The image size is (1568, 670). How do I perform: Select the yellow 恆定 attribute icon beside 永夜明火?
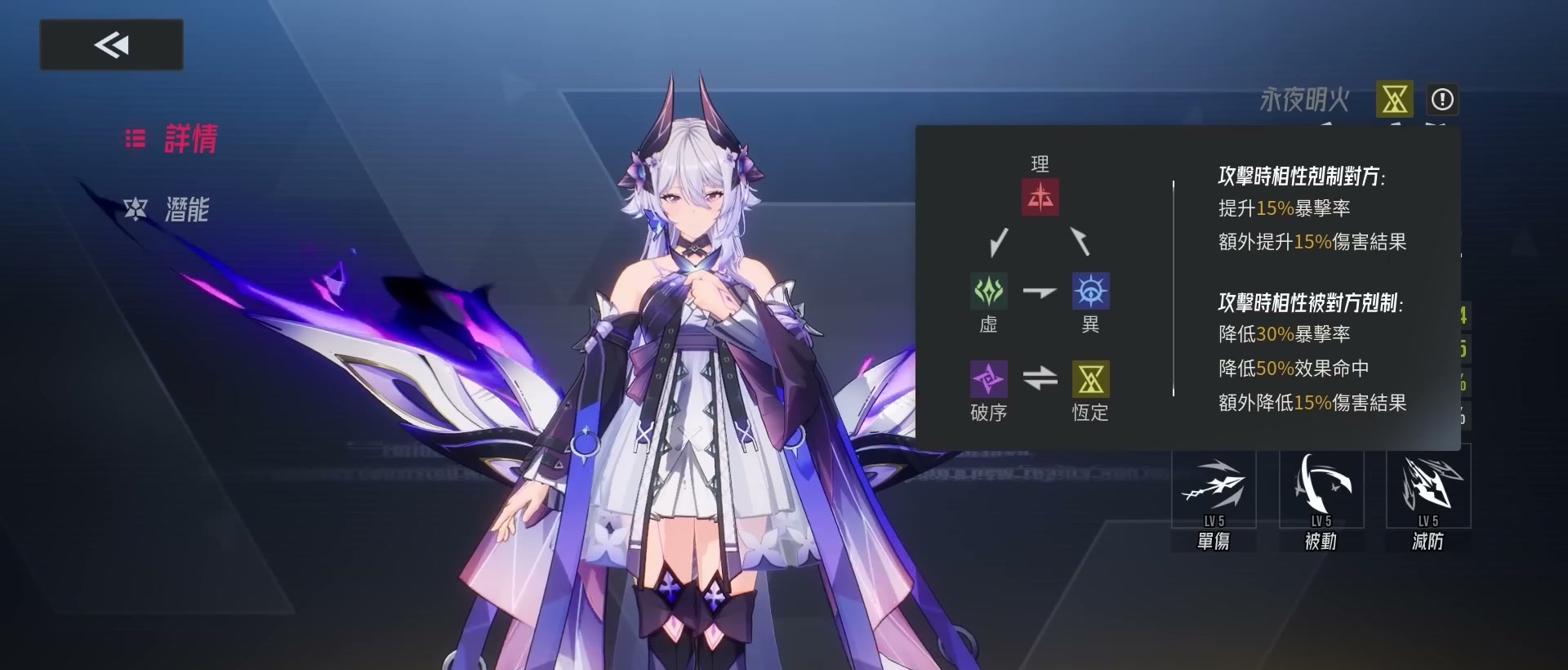pyautogui.click(x=1394, y=100)
